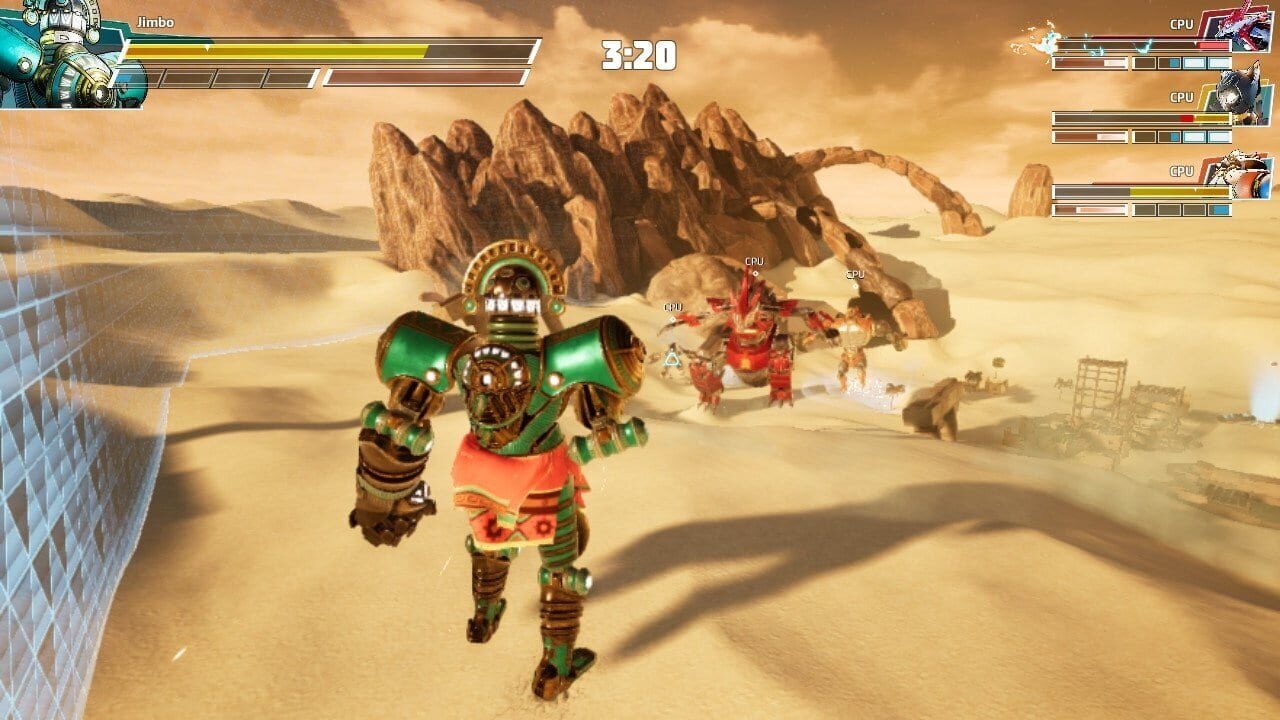The height and width of the screenshot is (720, 1280).
Task: Collapse the bottom CPU info panel
Action: (x=1140, y=193)
